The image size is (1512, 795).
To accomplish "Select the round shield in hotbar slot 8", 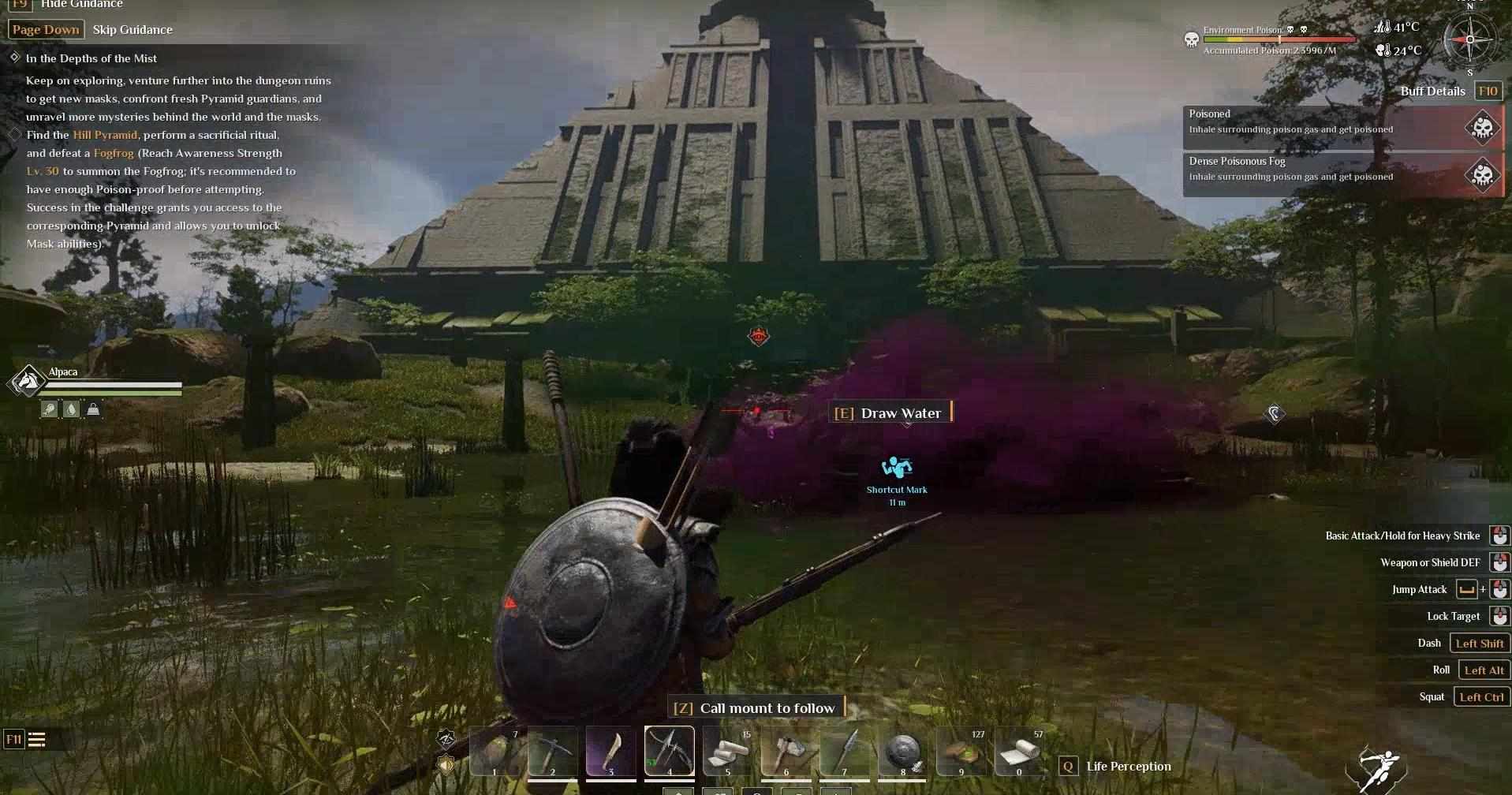I will (x=902, y=751).
